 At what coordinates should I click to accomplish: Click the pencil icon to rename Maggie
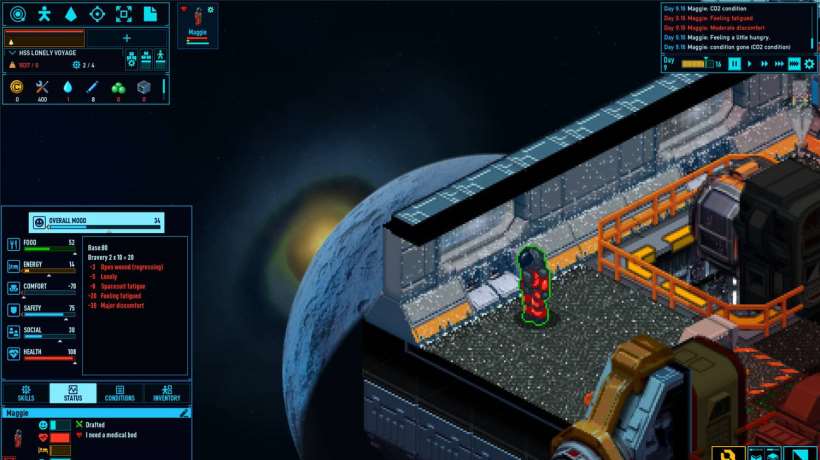(185, 412)
